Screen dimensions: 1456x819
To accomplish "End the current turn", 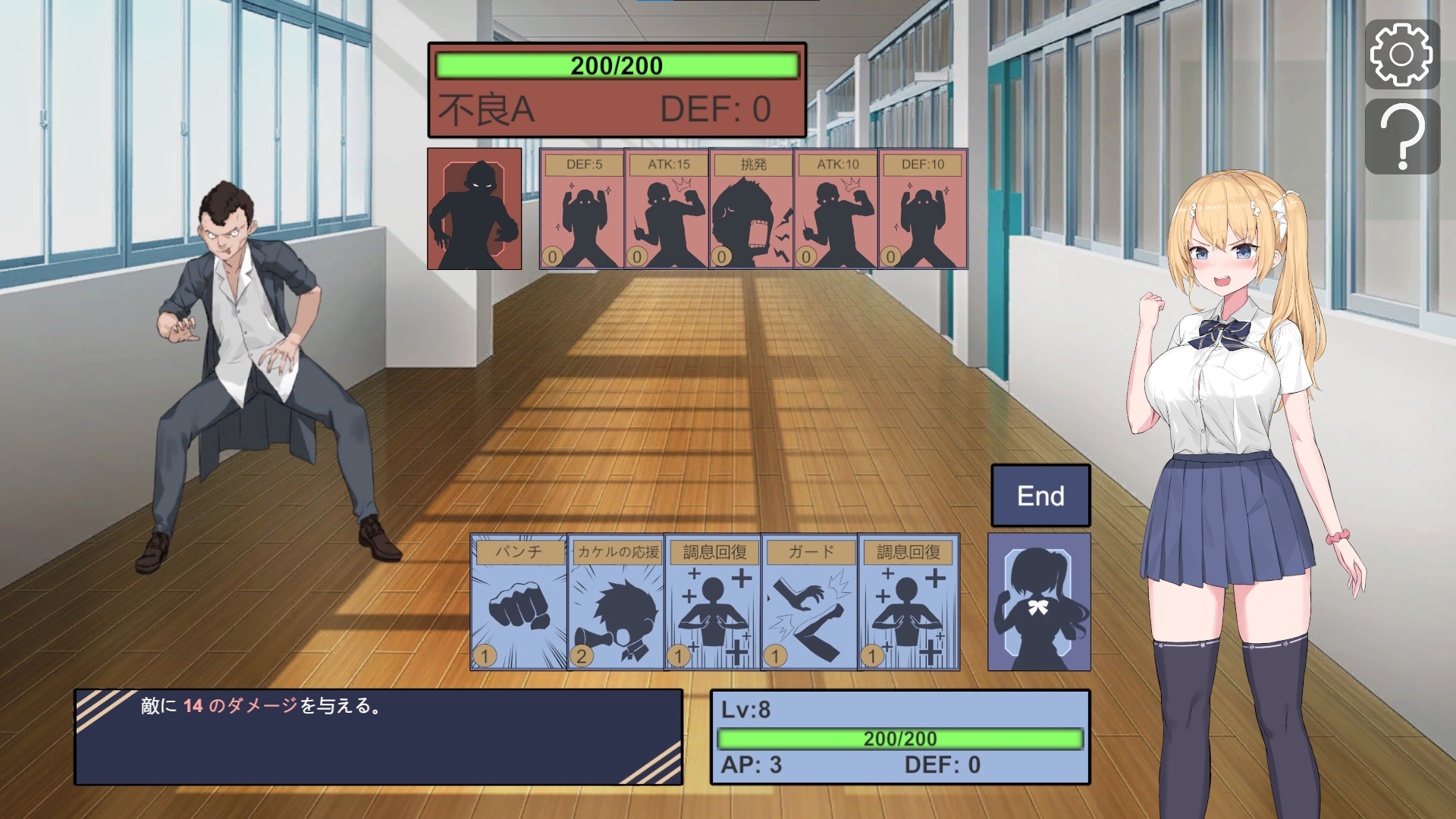I will [x=1040, y=496].
